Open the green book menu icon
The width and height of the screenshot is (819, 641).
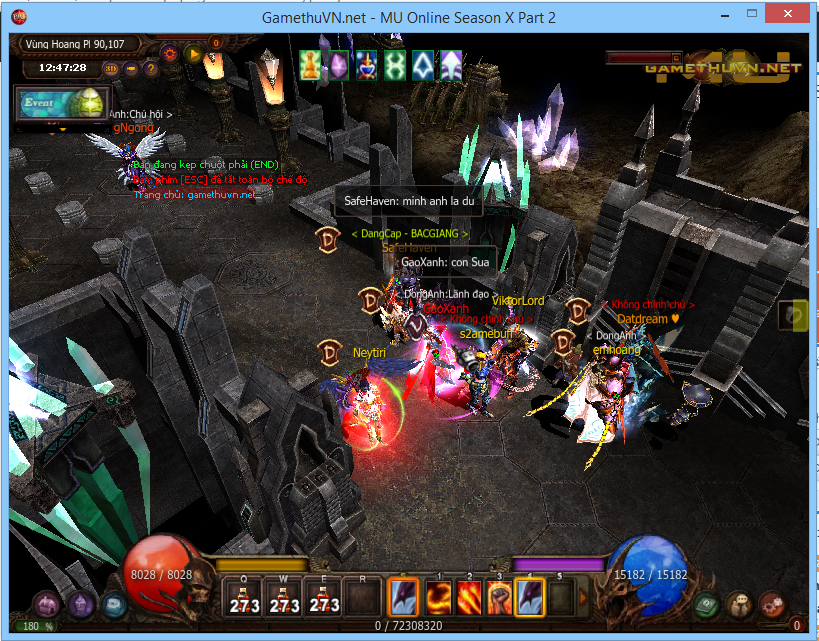707,604
